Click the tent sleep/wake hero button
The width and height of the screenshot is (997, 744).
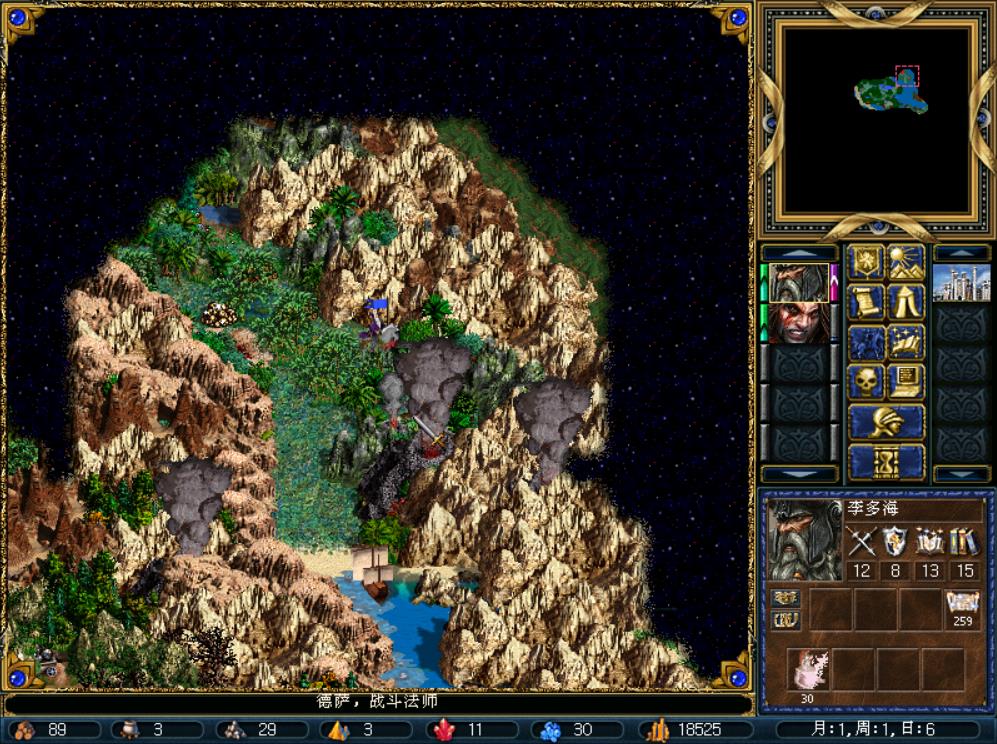click(906, 301)
